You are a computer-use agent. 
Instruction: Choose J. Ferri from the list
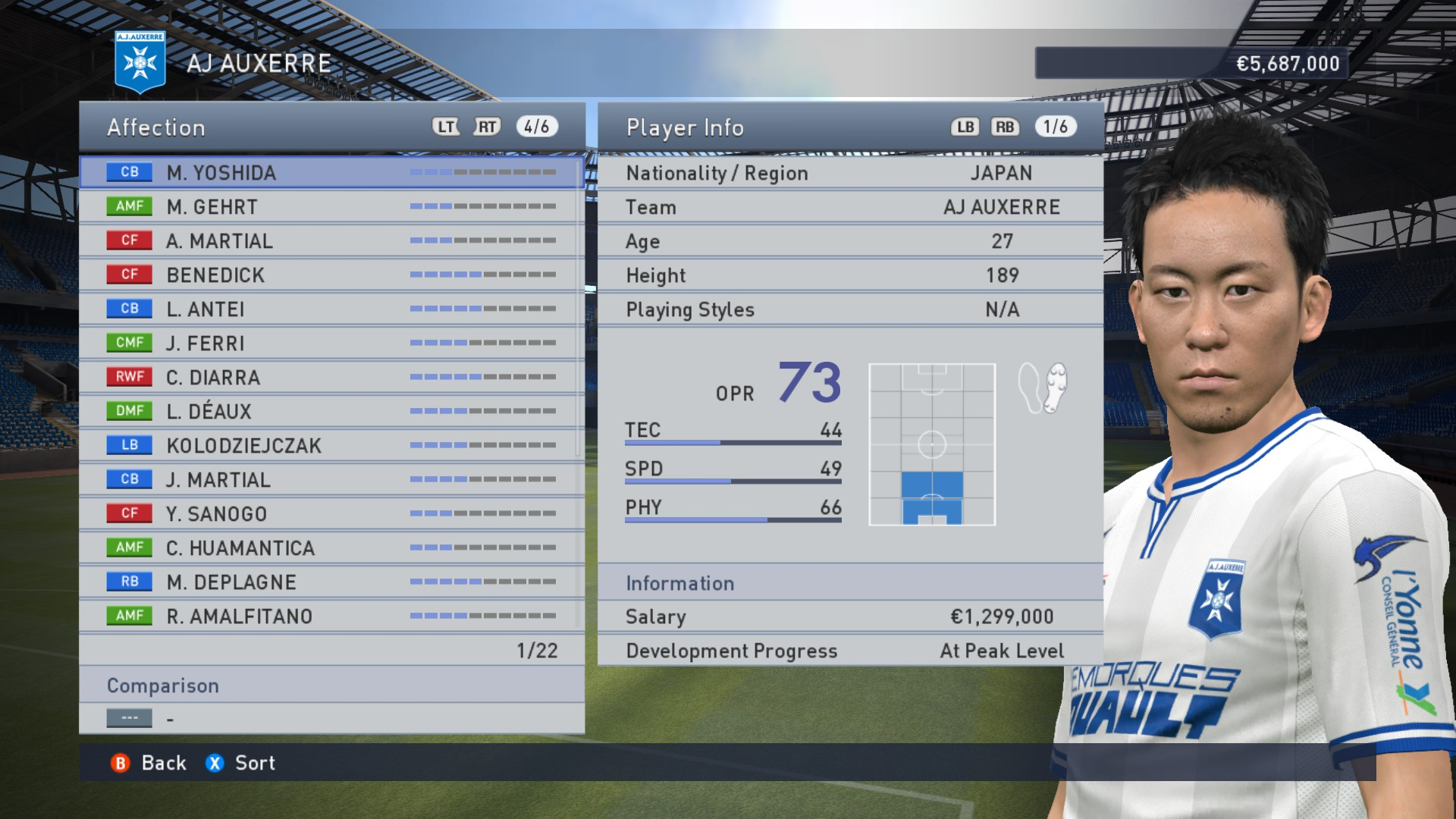pyautogui.click(x=331, y=344)
